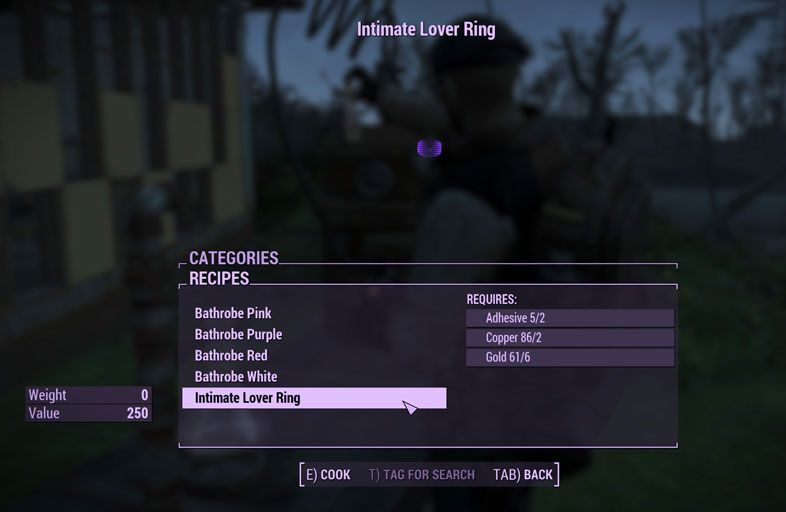Click the Cook button
786x512 pixels.
point(328,474)
